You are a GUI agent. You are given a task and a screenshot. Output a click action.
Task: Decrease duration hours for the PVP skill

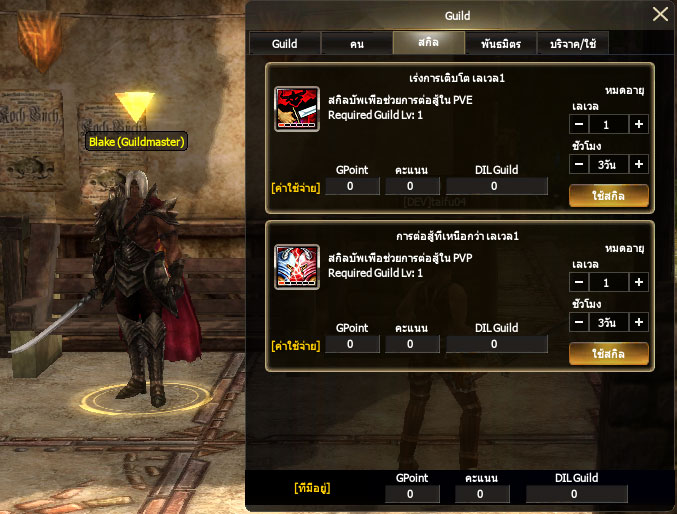click(x=580, y=323)
